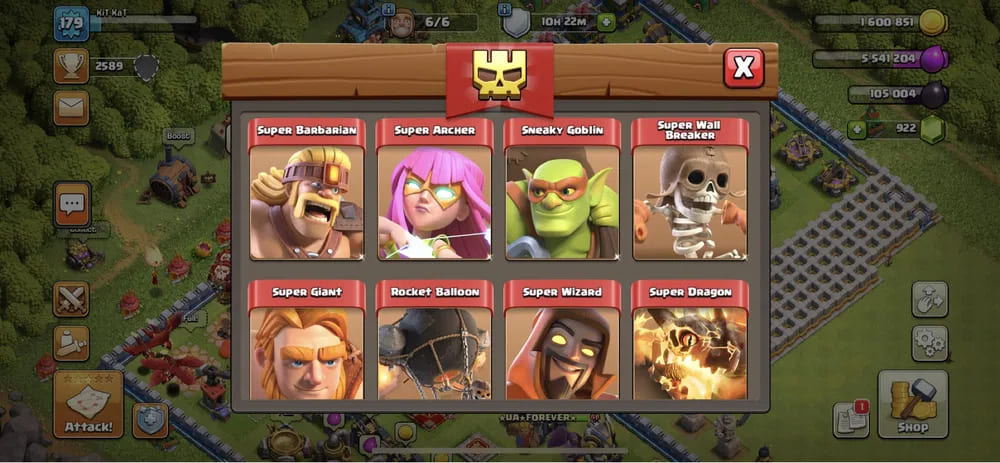Open the trophy league icon
The image size is (1000, 463).
point(70,66)
